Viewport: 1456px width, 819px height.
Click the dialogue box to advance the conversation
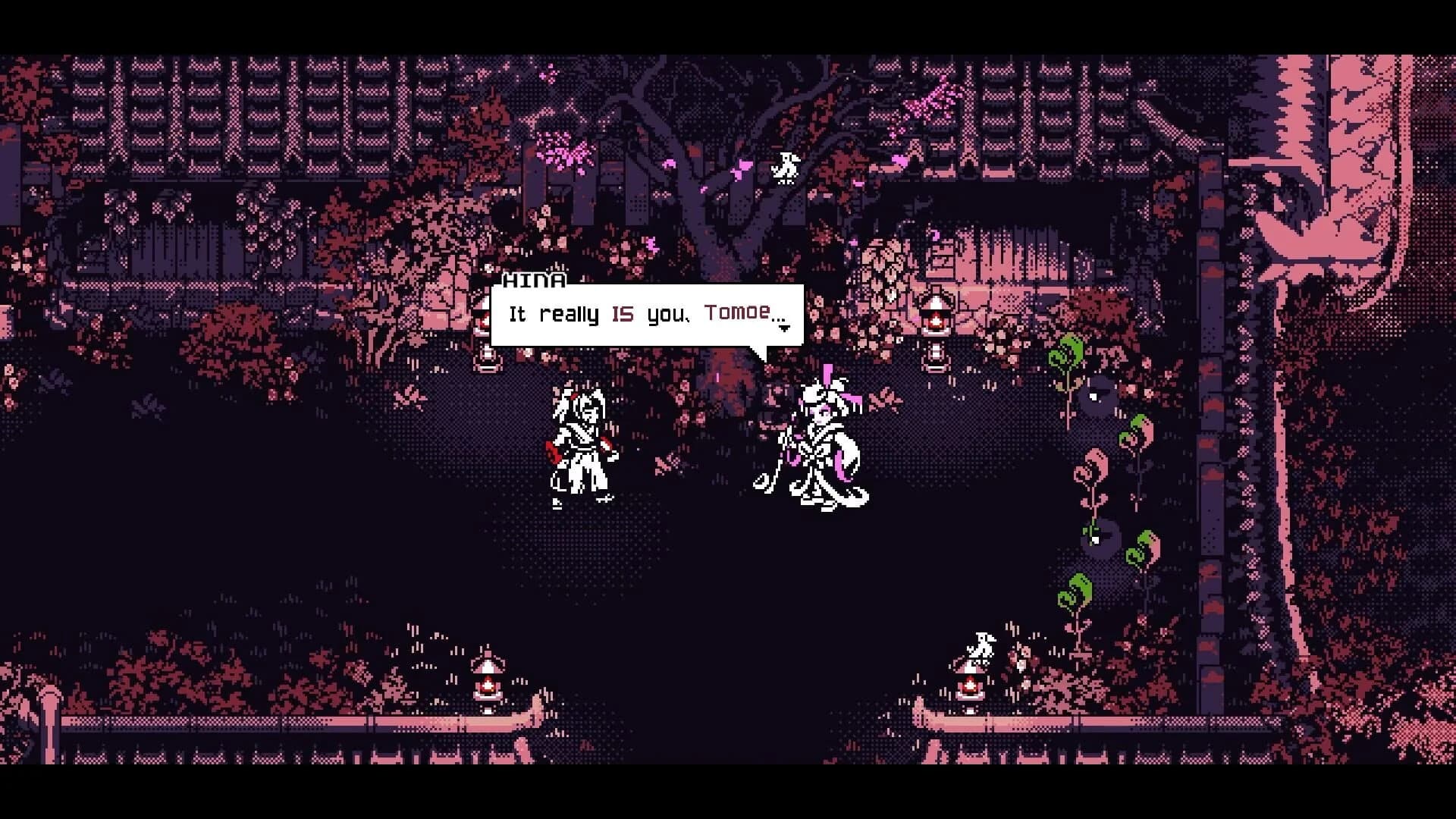tap(648, 313)
